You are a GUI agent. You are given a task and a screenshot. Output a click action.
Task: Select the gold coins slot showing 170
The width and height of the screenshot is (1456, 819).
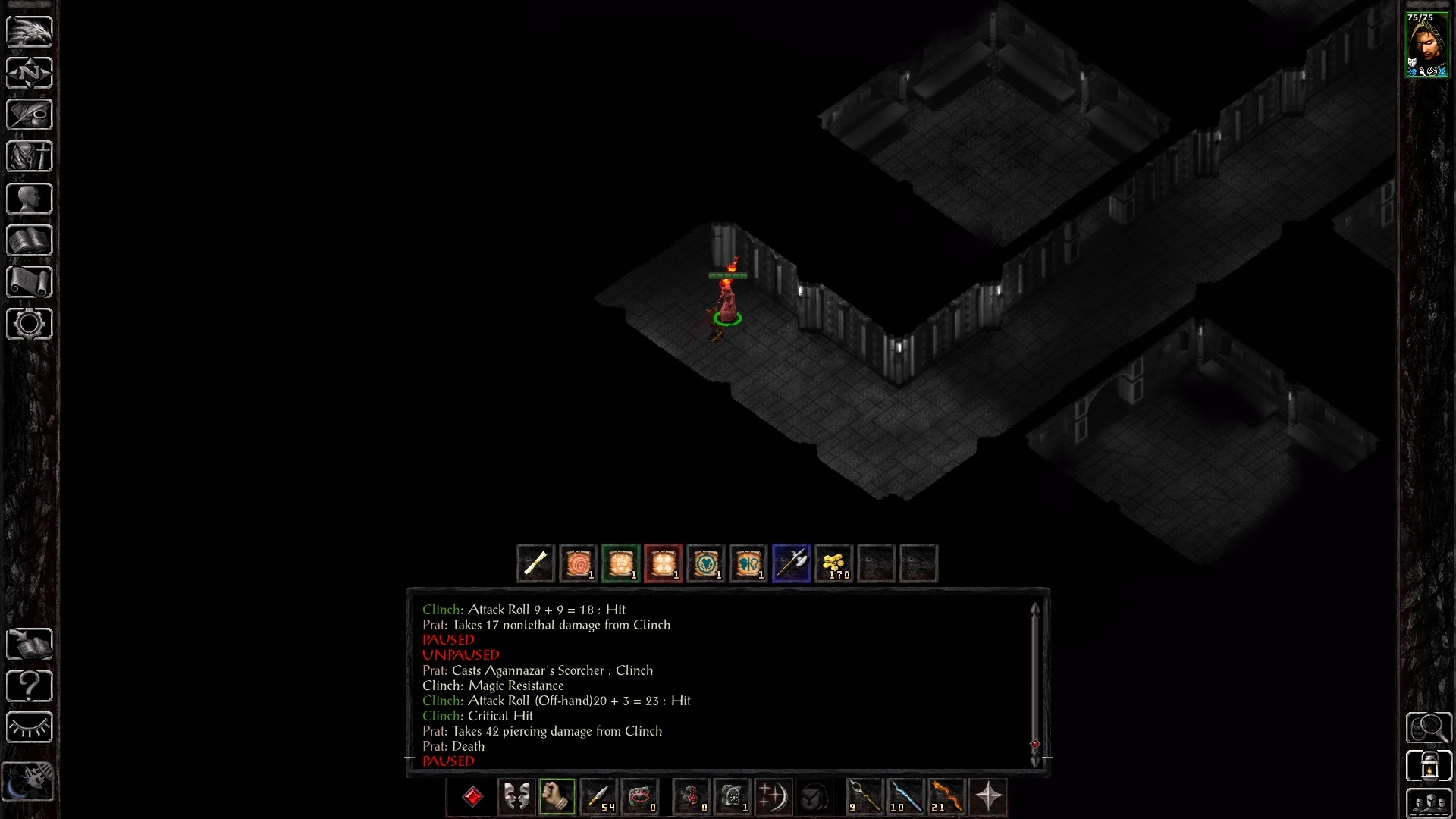(x=834, y=563)
